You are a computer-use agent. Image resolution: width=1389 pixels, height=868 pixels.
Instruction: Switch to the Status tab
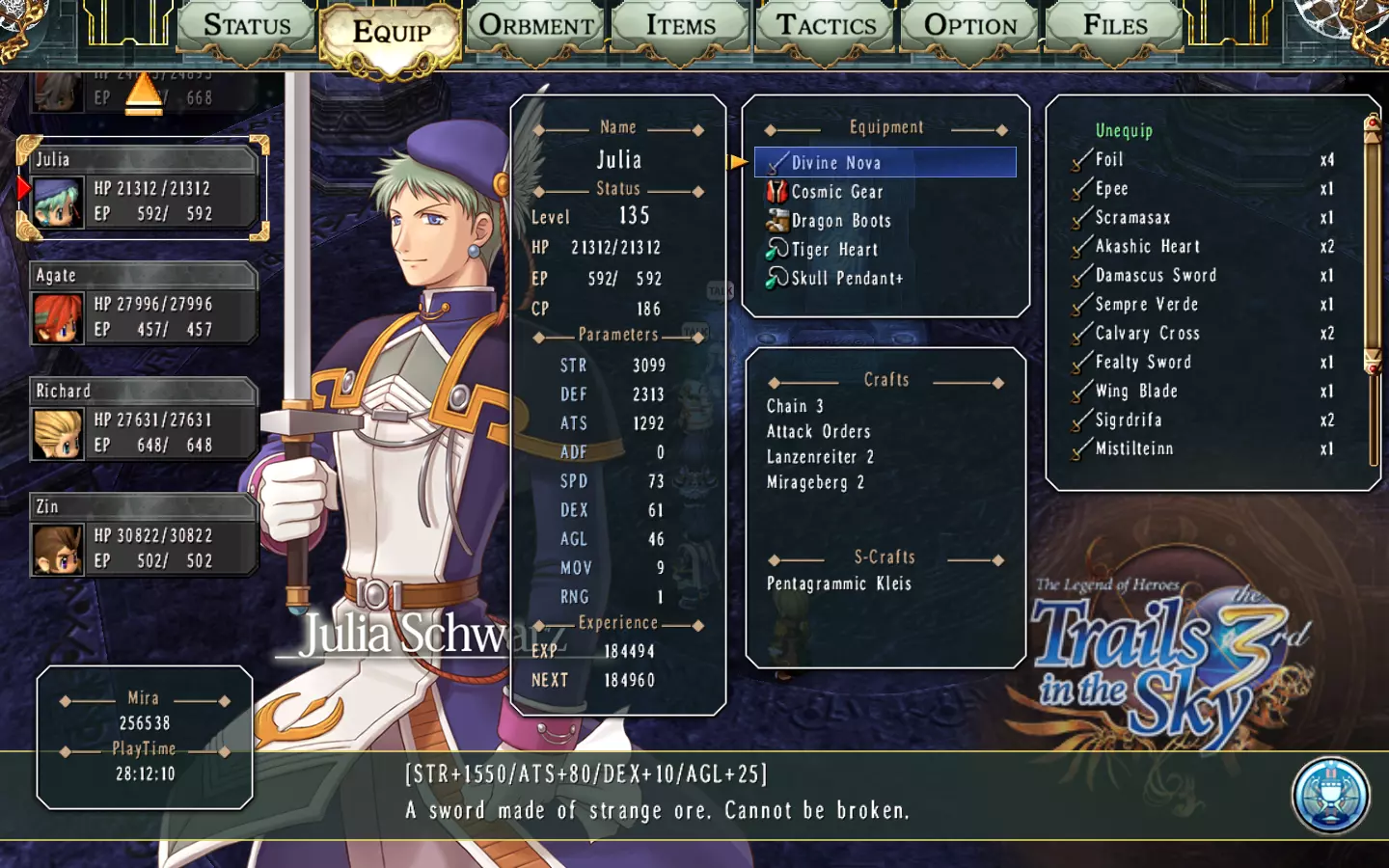(x=247, y=27)
